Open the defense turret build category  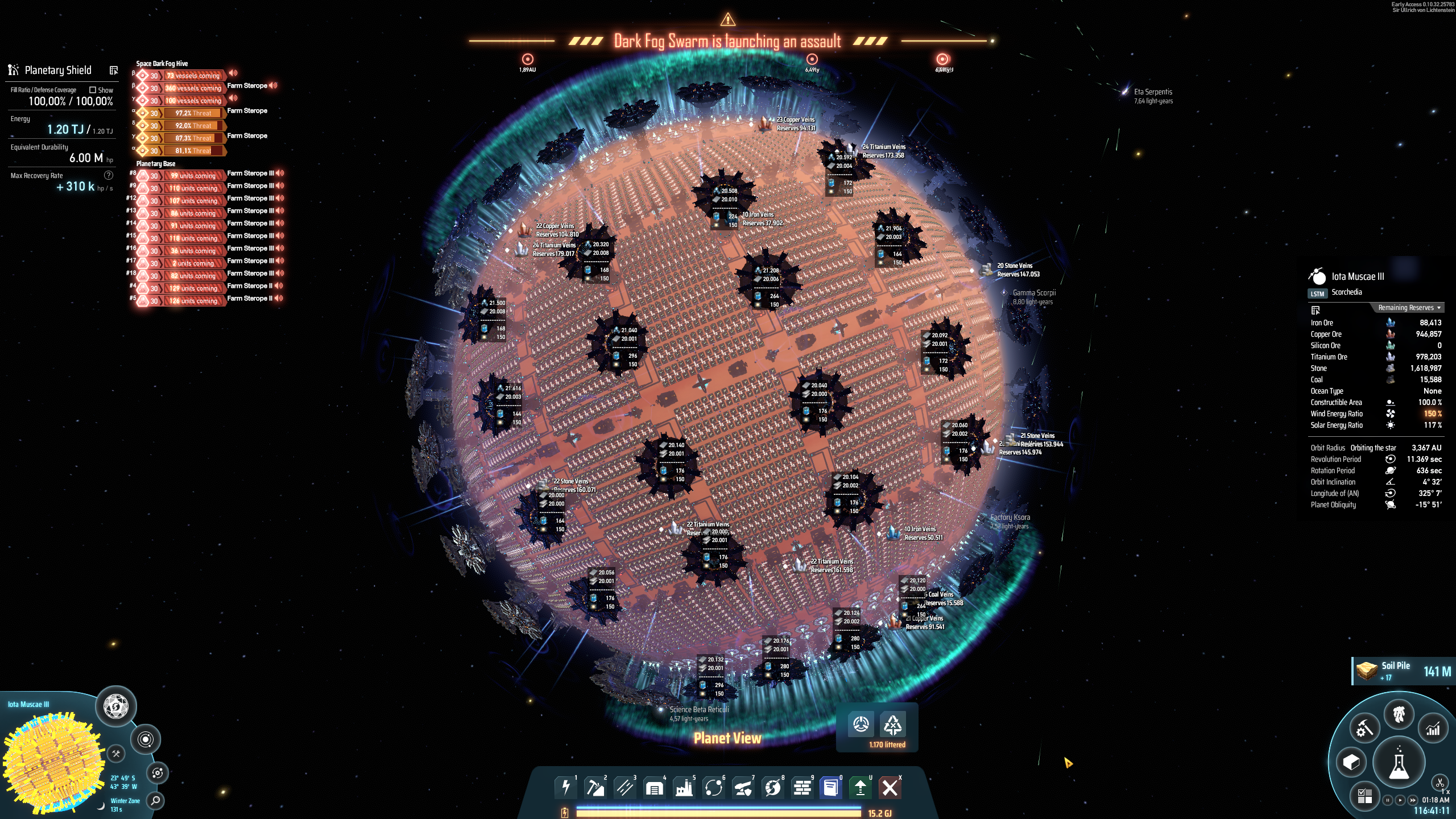743,788
